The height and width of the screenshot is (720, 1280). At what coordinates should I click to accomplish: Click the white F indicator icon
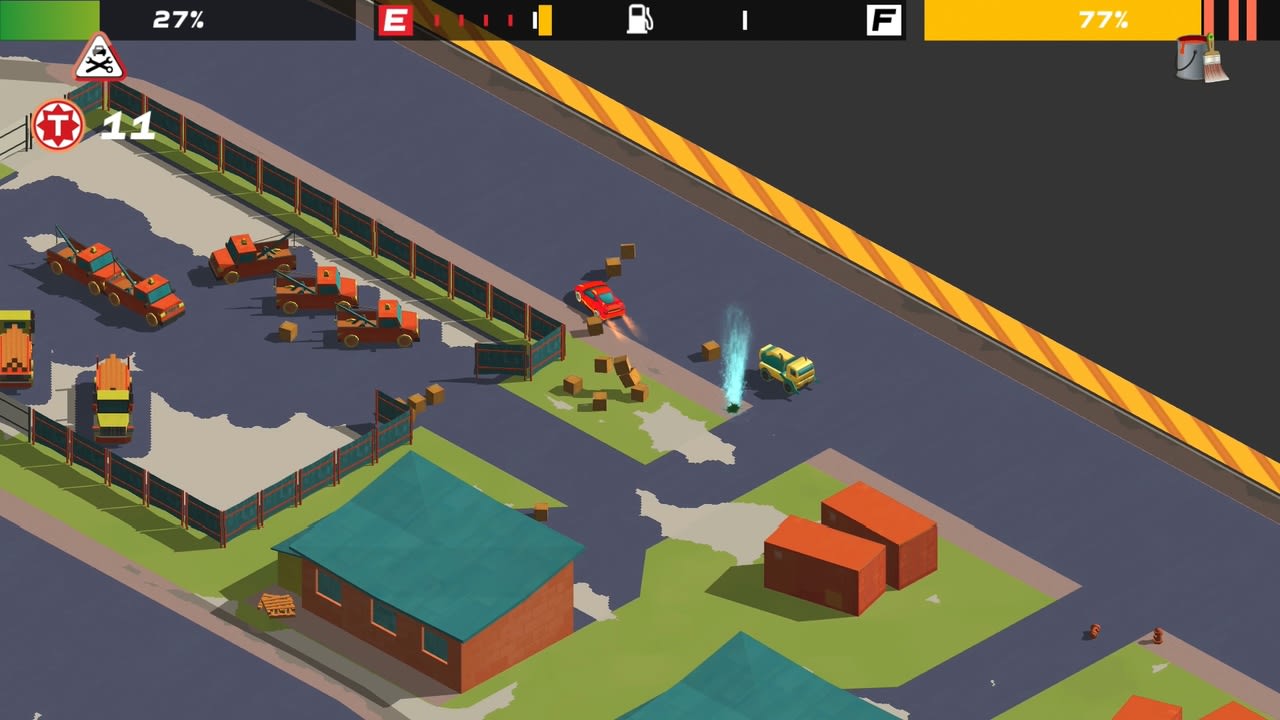tap(884, 19)
